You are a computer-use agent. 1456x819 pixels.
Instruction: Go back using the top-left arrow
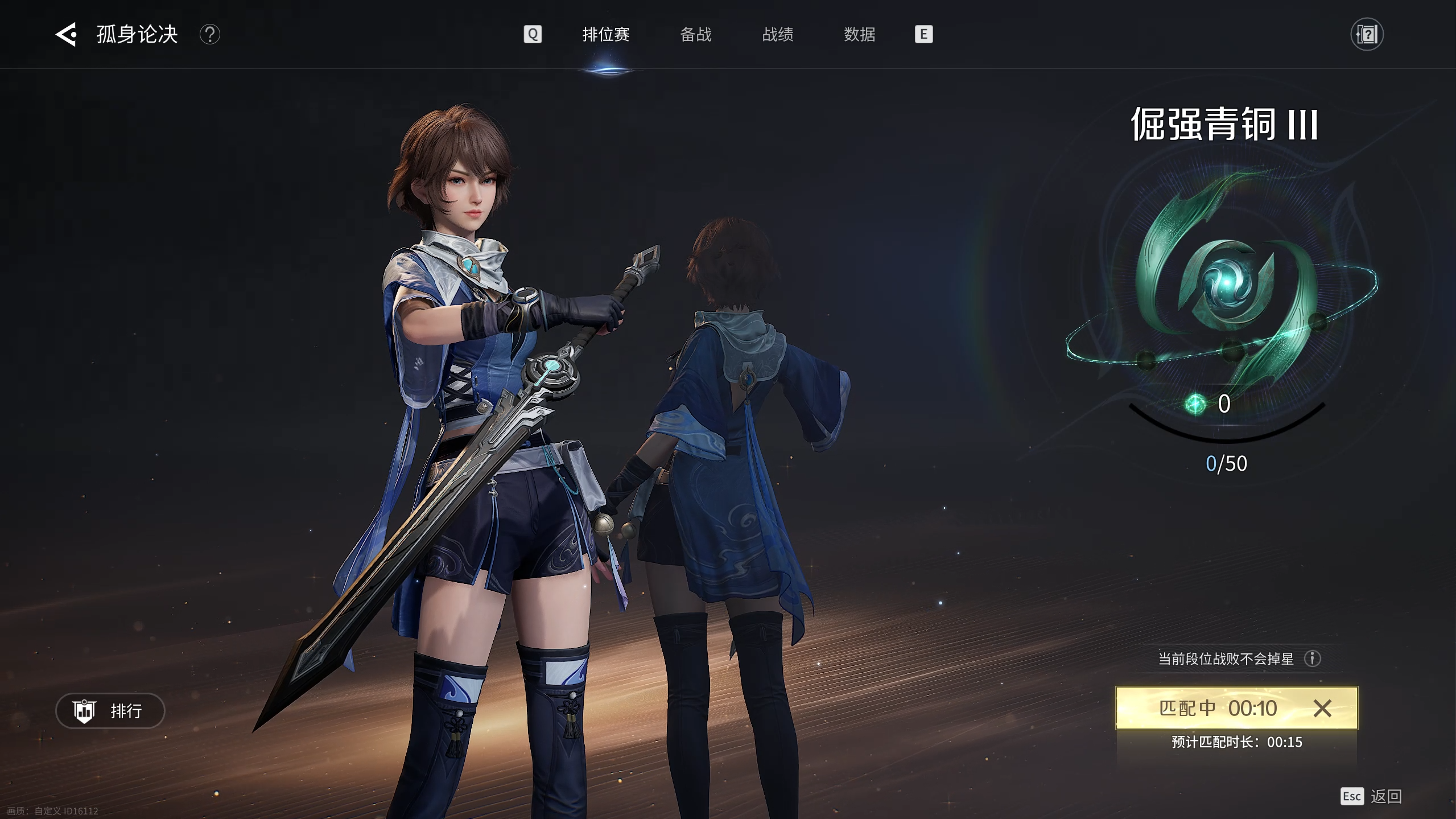click(66, 34)
